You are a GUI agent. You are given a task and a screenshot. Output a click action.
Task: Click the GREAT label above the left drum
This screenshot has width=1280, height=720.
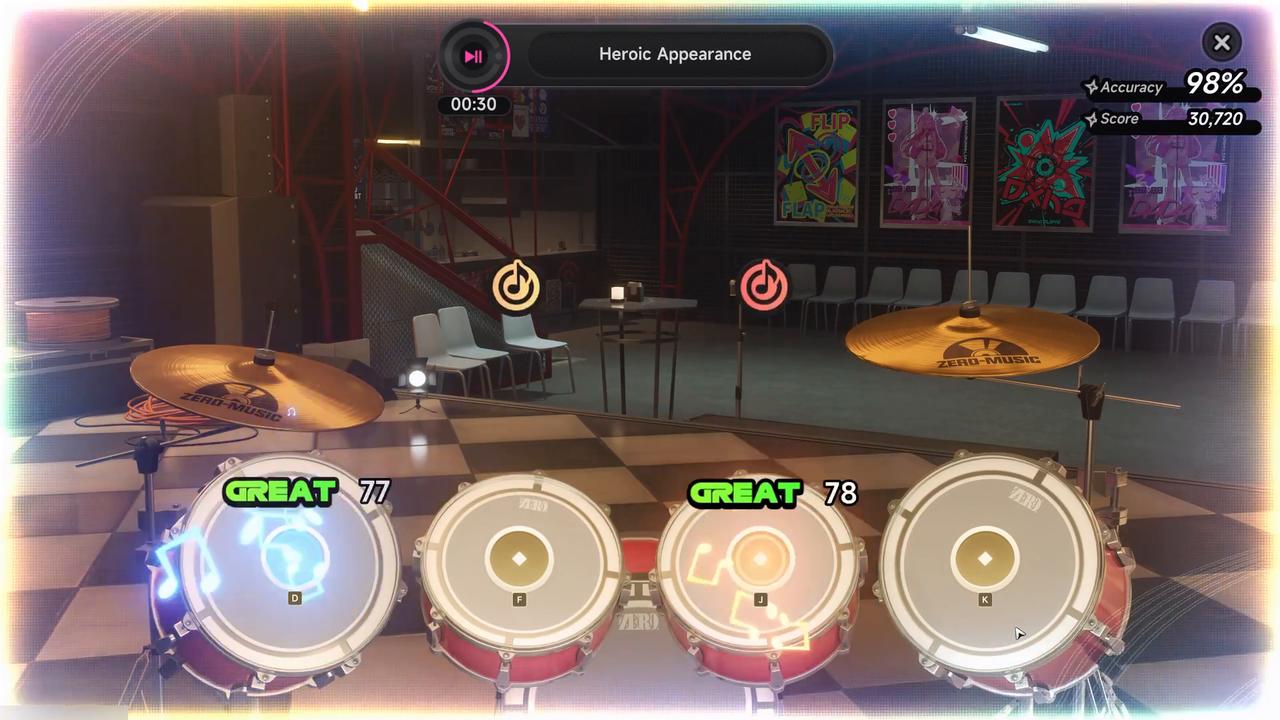pos(281,491)
